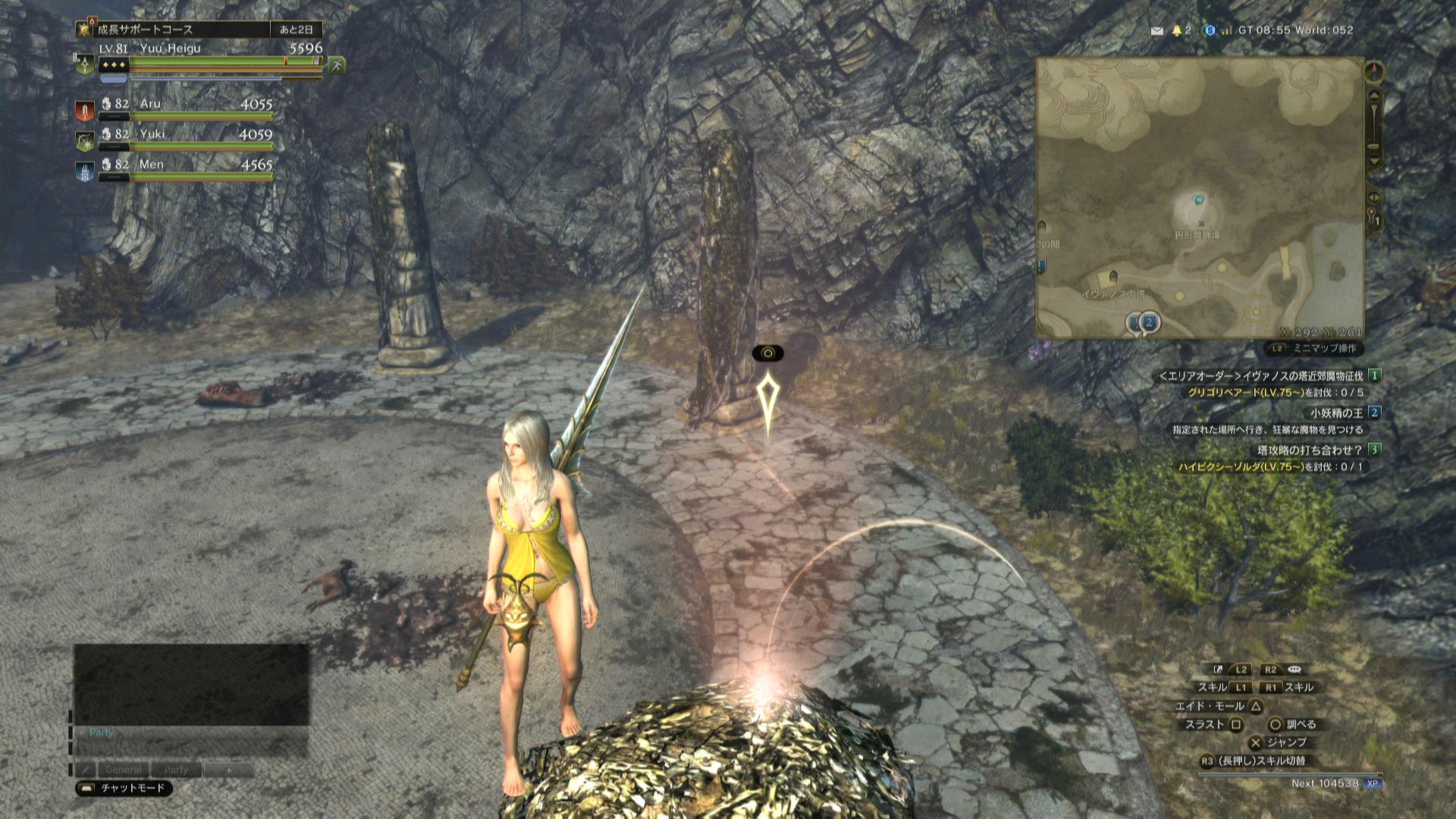Select party member Men's row
1456x819 pixels.
tap(182, 166)
